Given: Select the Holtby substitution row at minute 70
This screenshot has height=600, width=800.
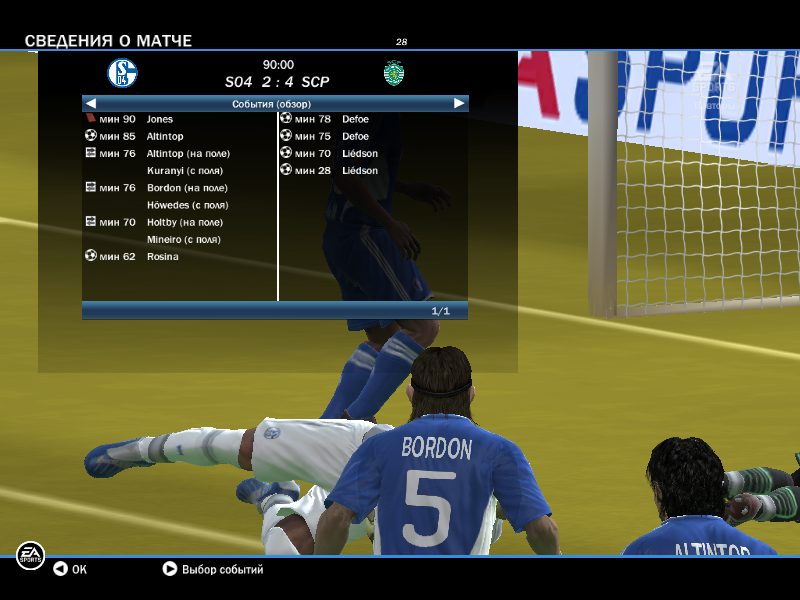Looking at the screenshot, I should [185, 222].
